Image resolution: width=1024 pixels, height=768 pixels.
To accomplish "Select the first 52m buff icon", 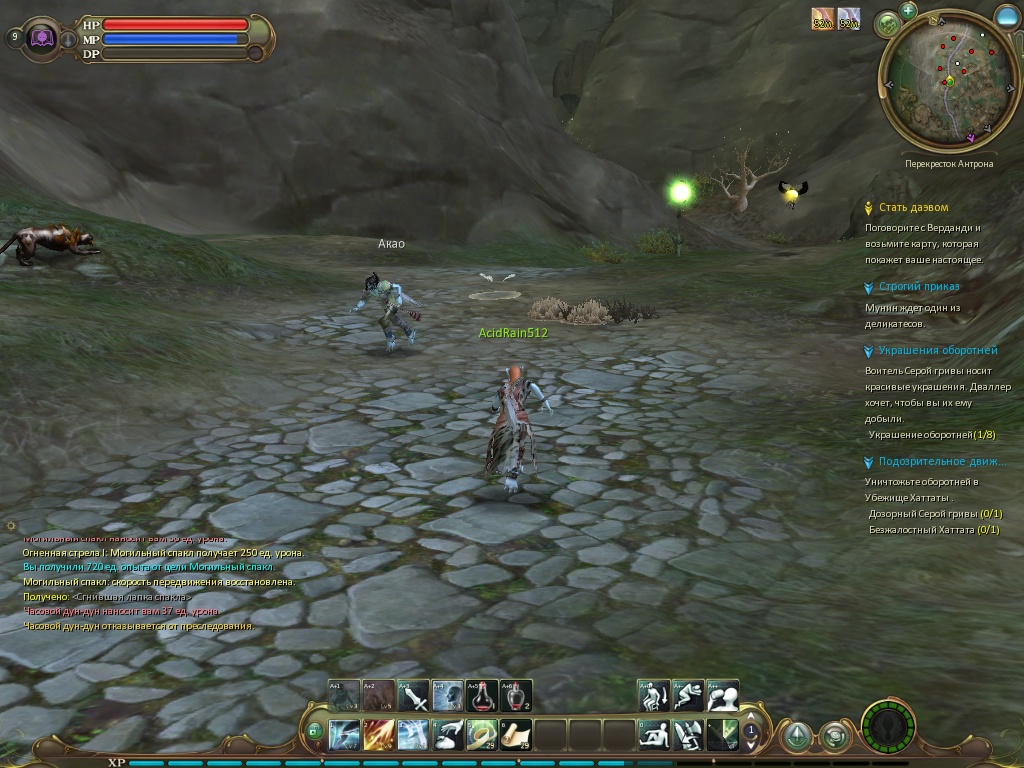I will pyautogui.click(x=822, y=19).
